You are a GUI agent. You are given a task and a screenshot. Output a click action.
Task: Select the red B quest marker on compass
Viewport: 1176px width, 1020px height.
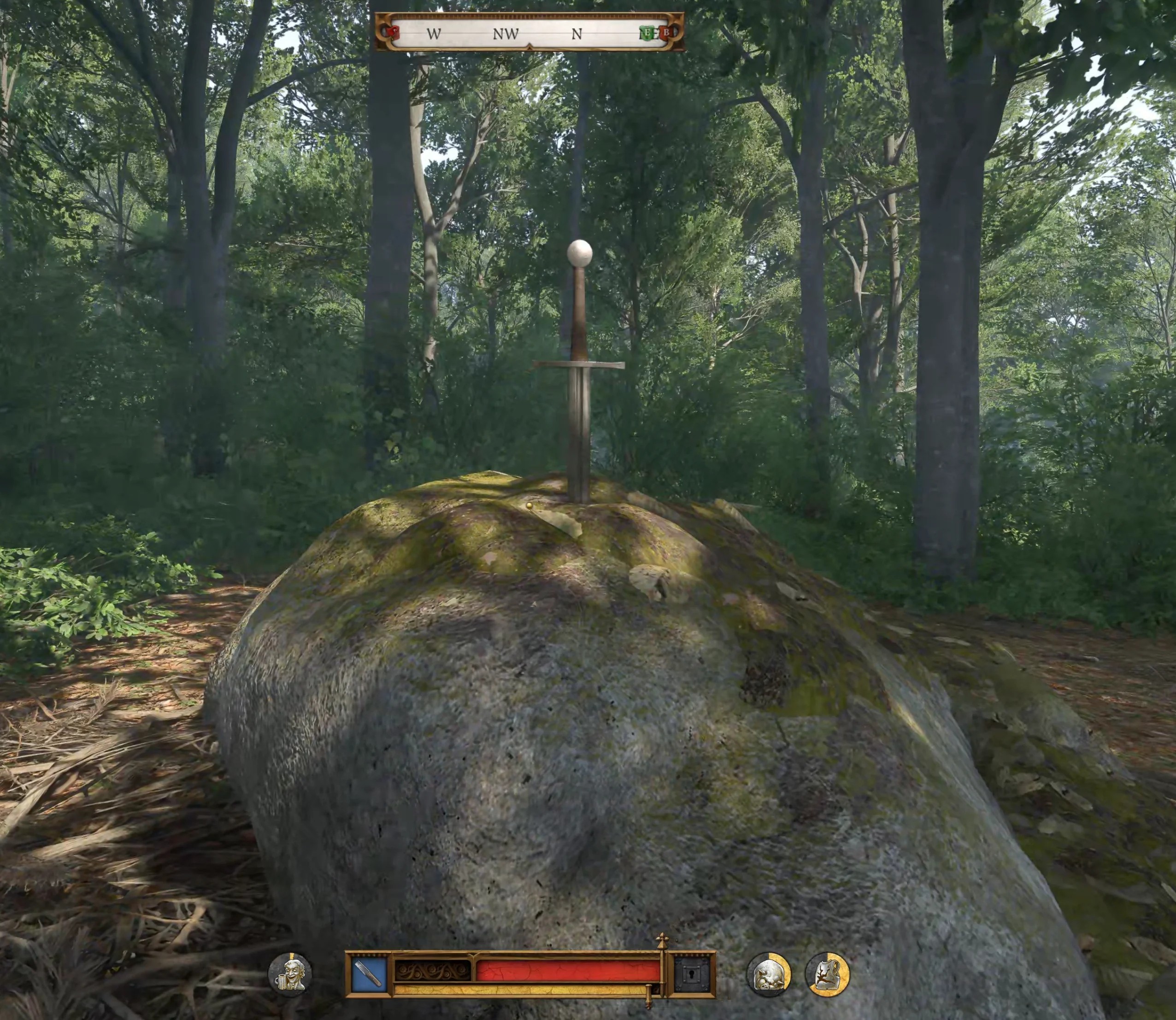[665, 32]
